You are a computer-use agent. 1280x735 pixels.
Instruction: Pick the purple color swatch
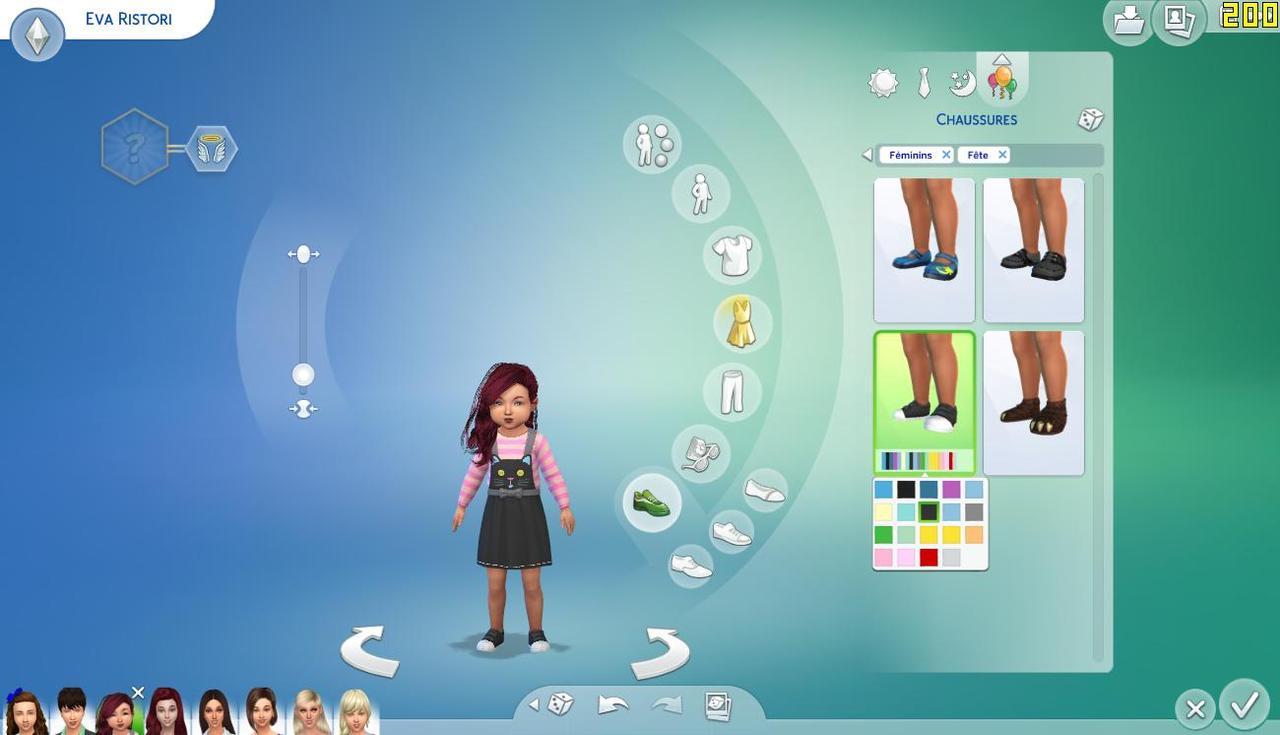coord(951,490)
